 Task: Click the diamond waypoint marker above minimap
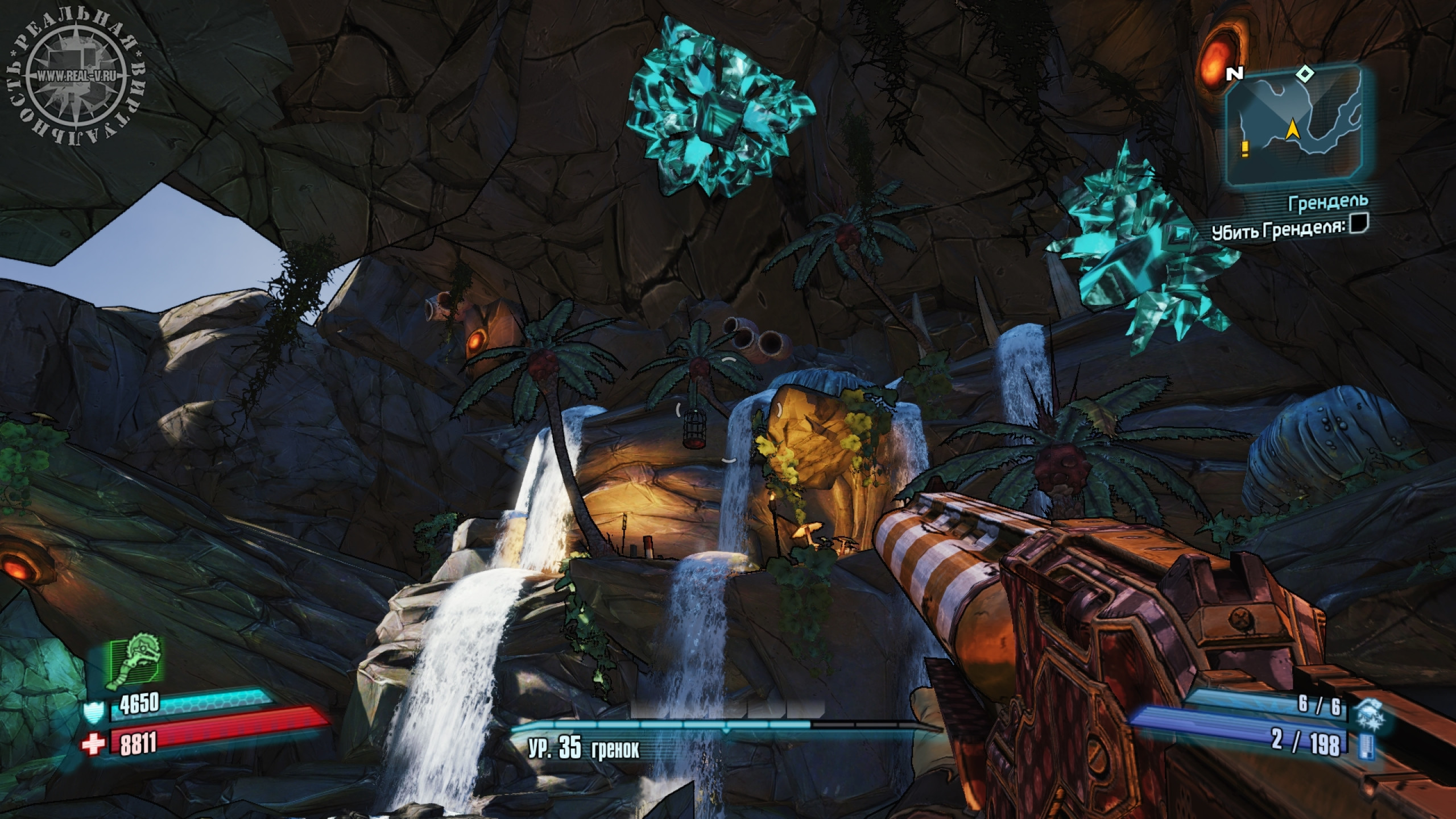[1300, 73]
